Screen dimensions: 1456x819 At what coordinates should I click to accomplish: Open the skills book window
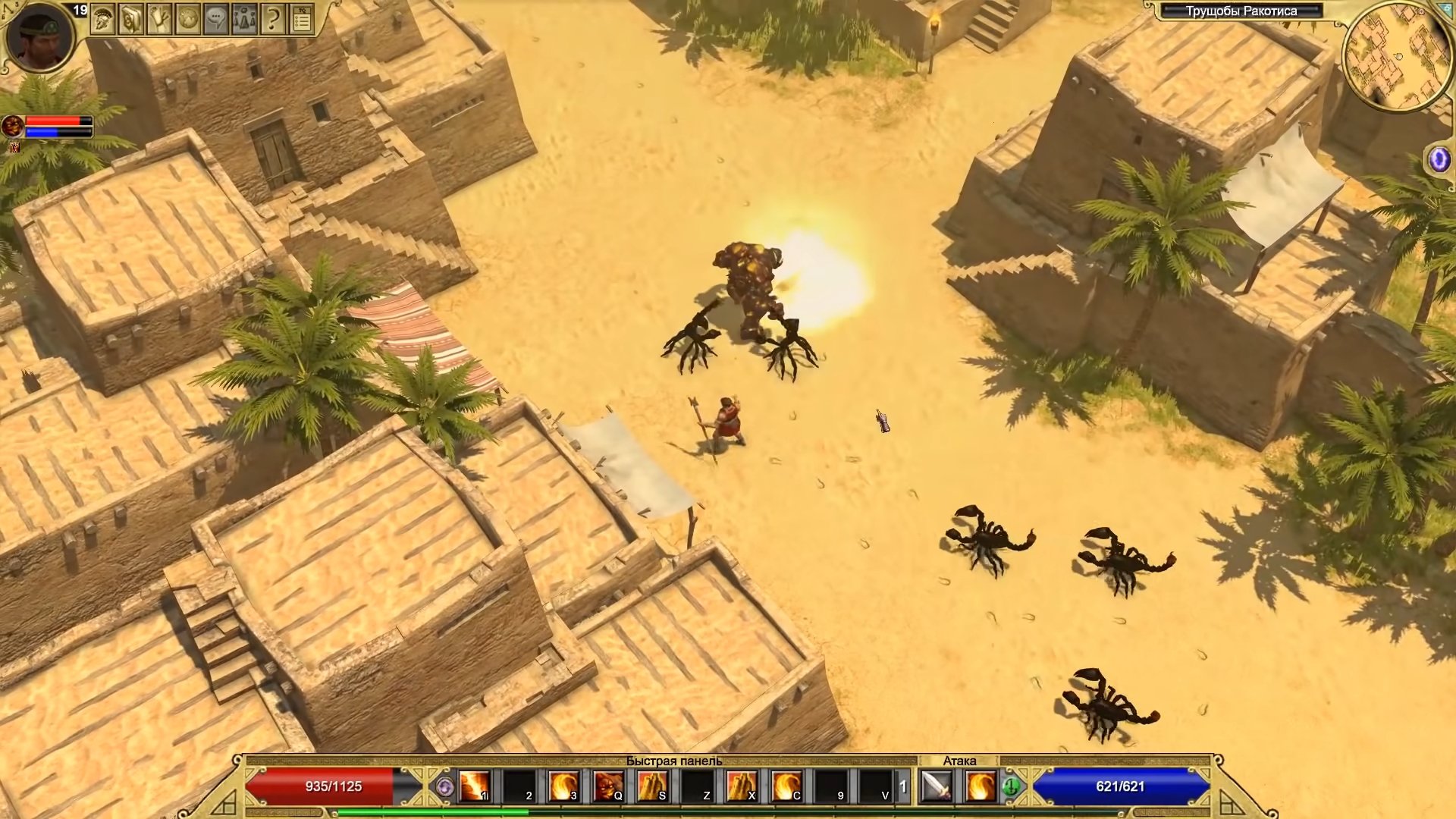(131, 20)
